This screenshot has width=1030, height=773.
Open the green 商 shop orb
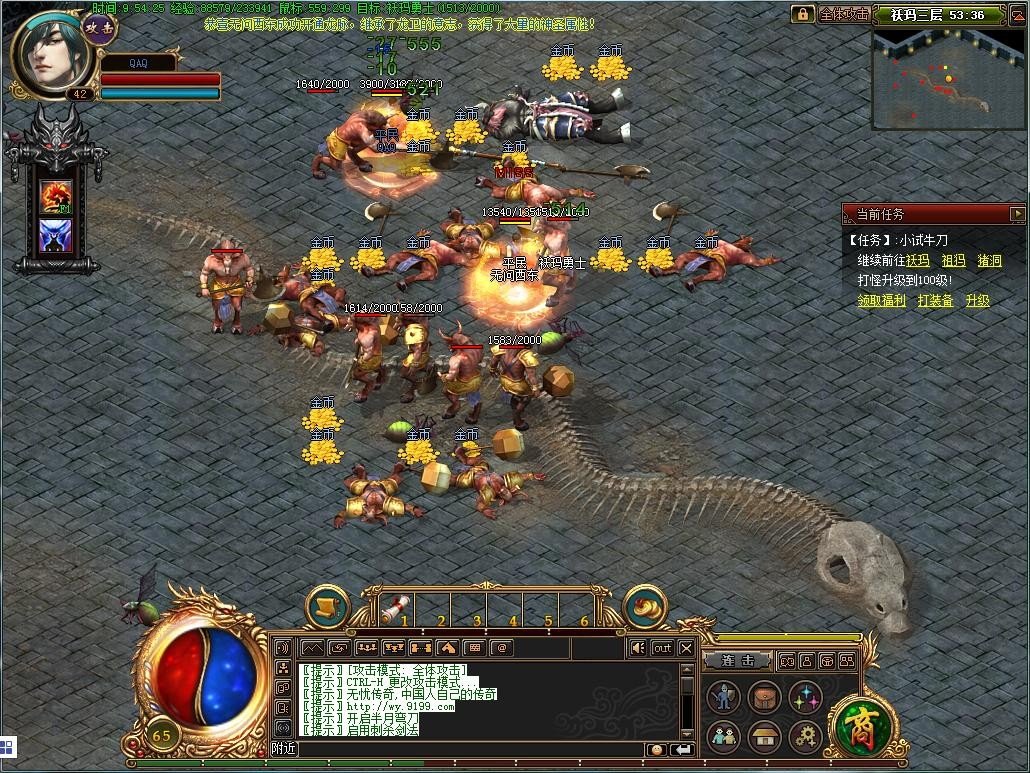point(856,722)
